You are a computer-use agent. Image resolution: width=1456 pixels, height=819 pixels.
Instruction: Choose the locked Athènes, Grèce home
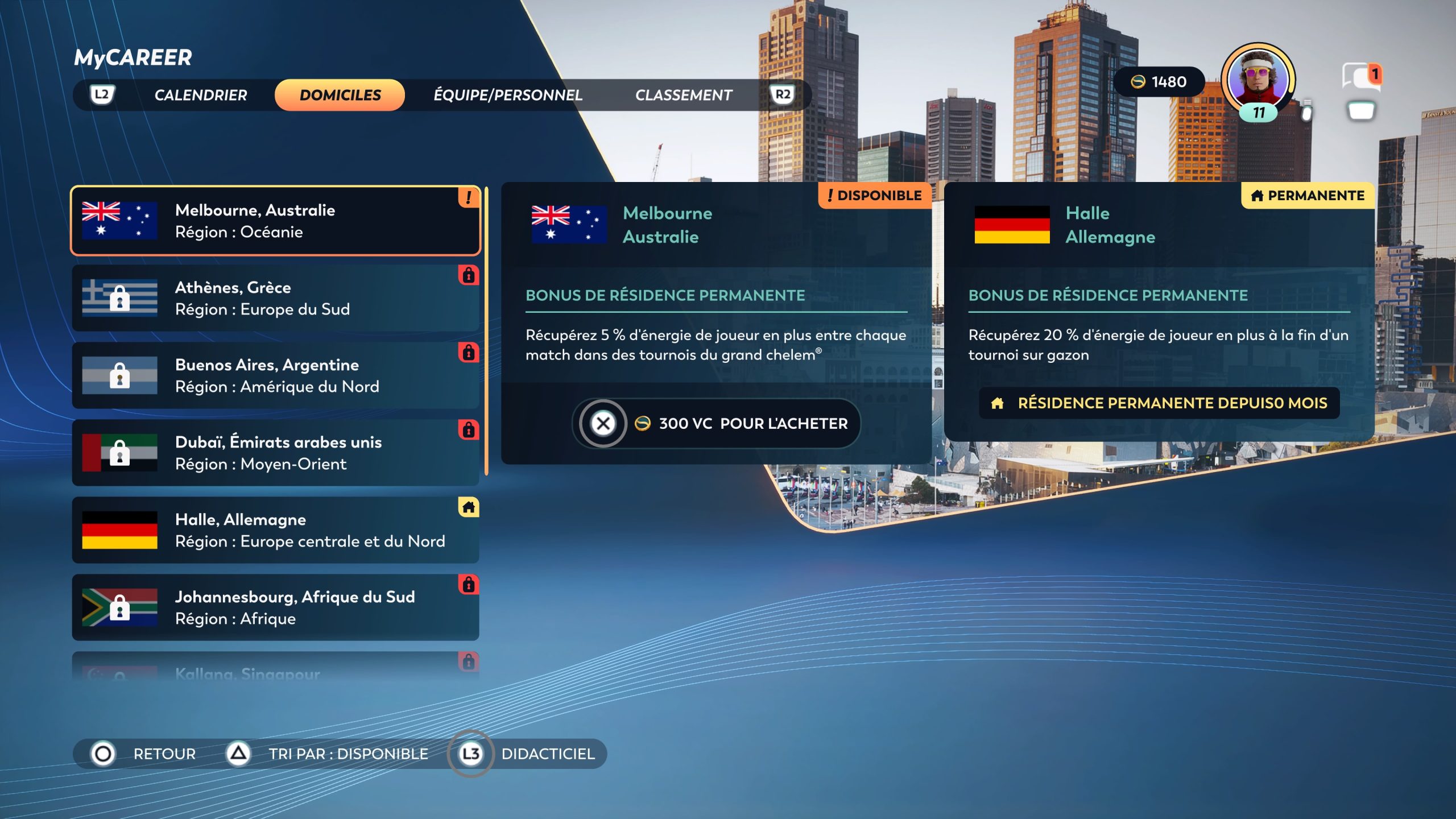(x=275, y=298)
